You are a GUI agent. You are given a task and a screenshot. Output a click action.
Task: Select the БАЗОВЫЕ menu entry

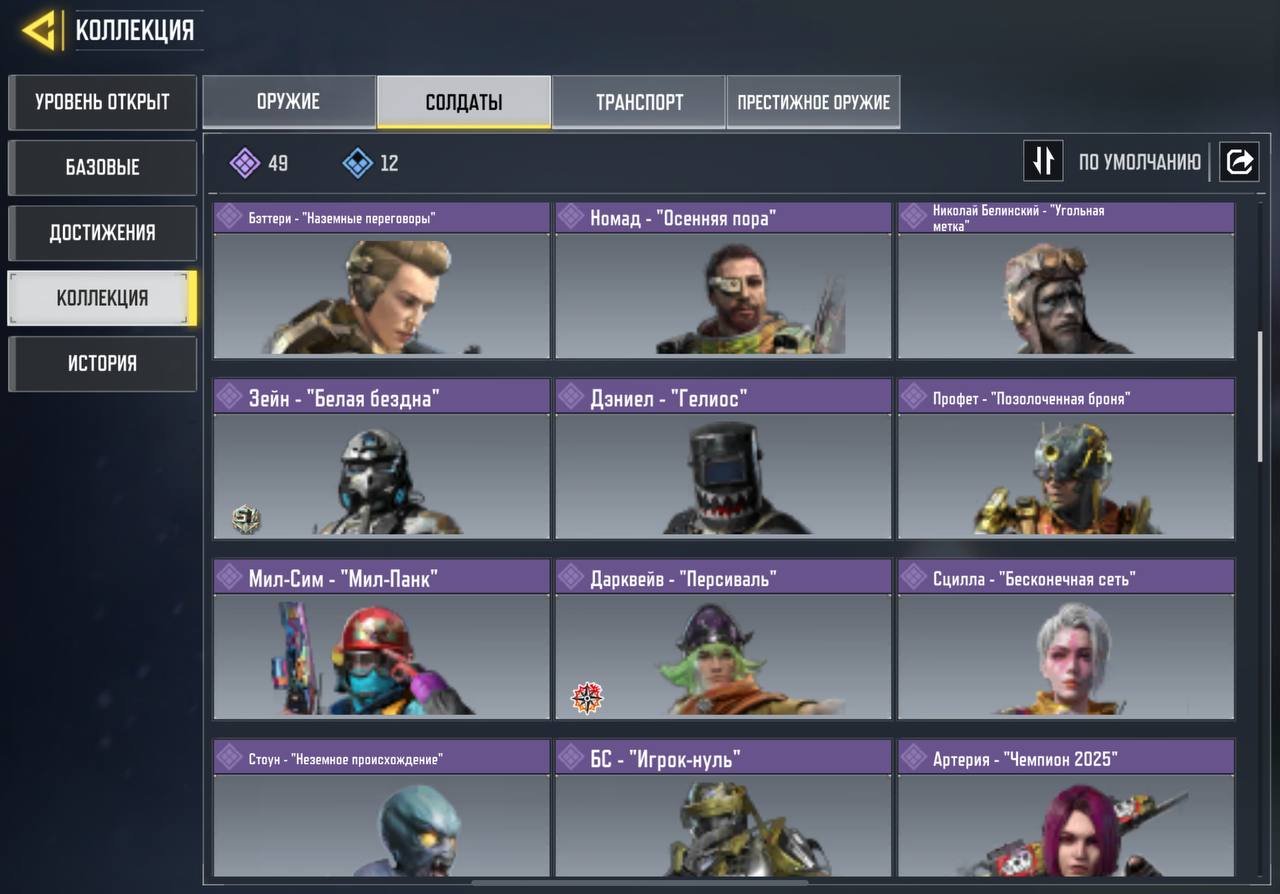coord(102,167)
